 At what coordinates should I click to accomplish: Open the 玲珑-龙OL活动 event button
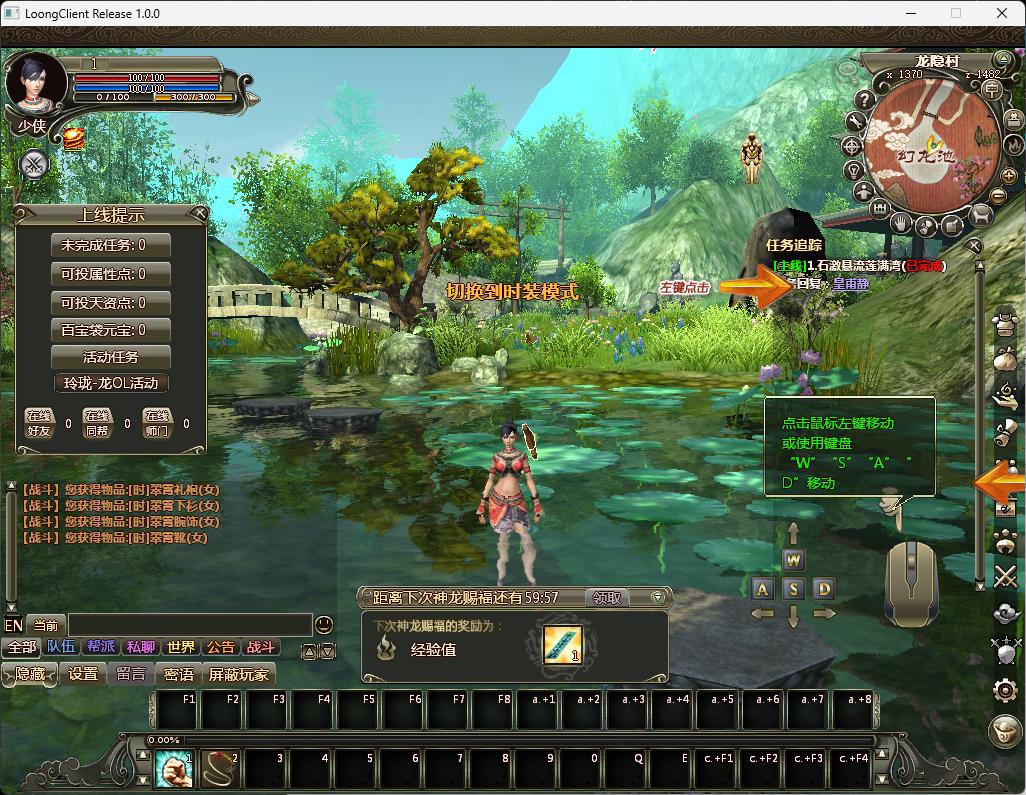(110, 383)
